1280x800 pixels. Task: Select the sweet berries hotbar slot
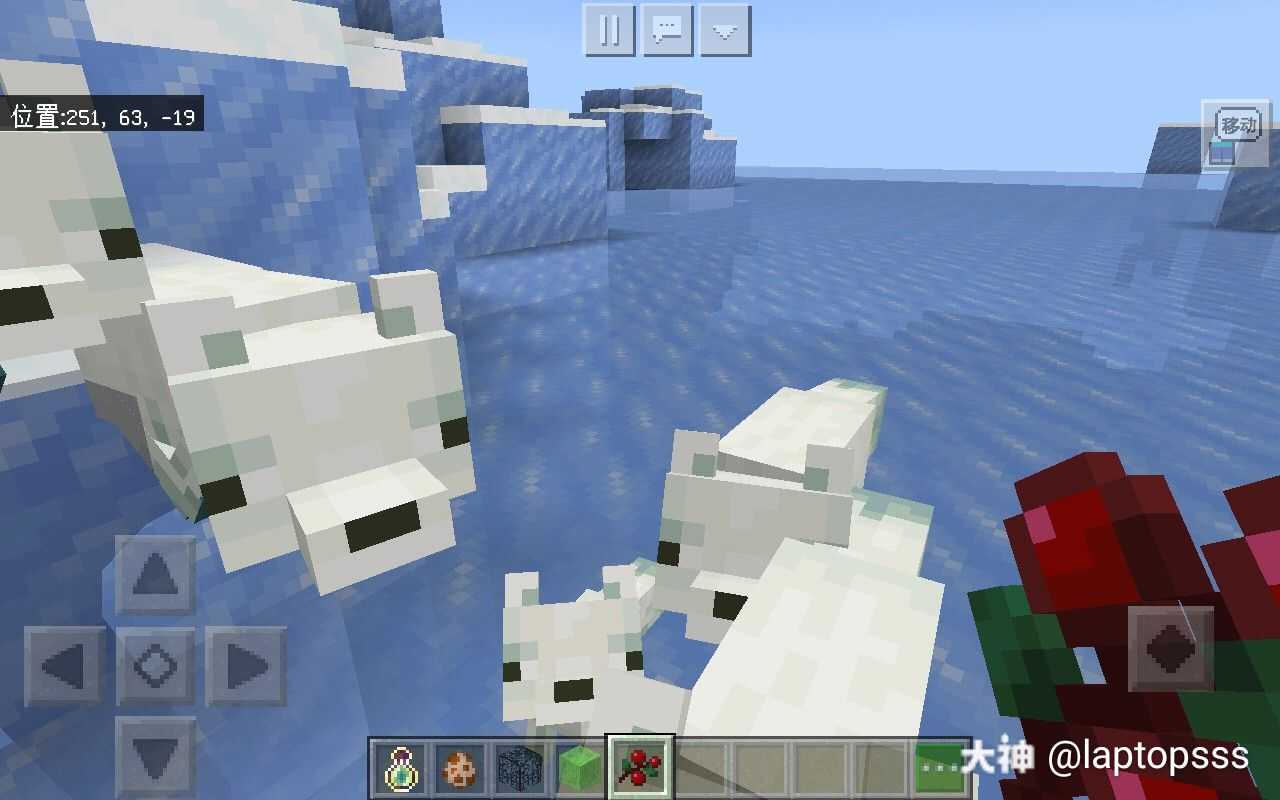coord(640,769)
